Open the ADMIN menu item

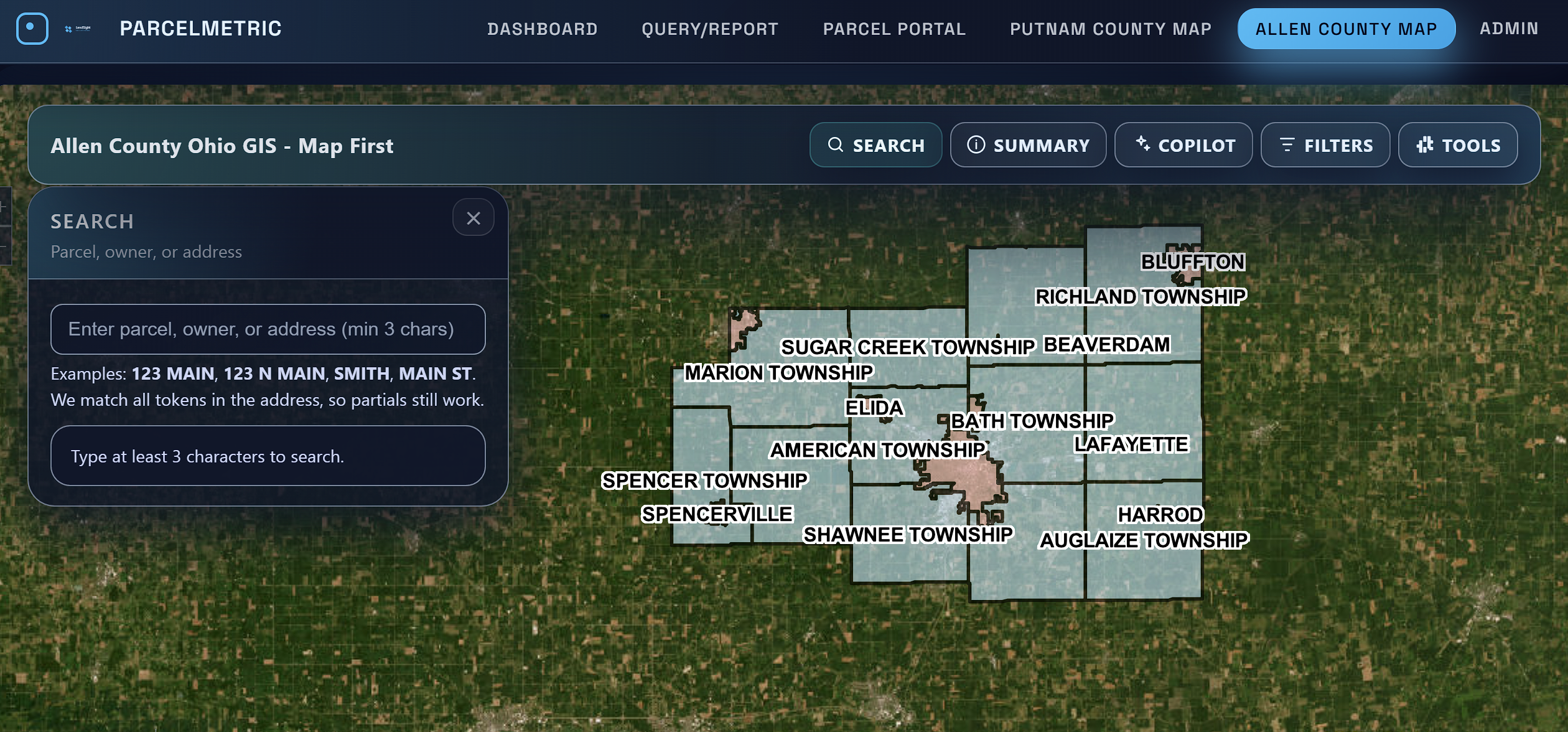pos(1509,29)
